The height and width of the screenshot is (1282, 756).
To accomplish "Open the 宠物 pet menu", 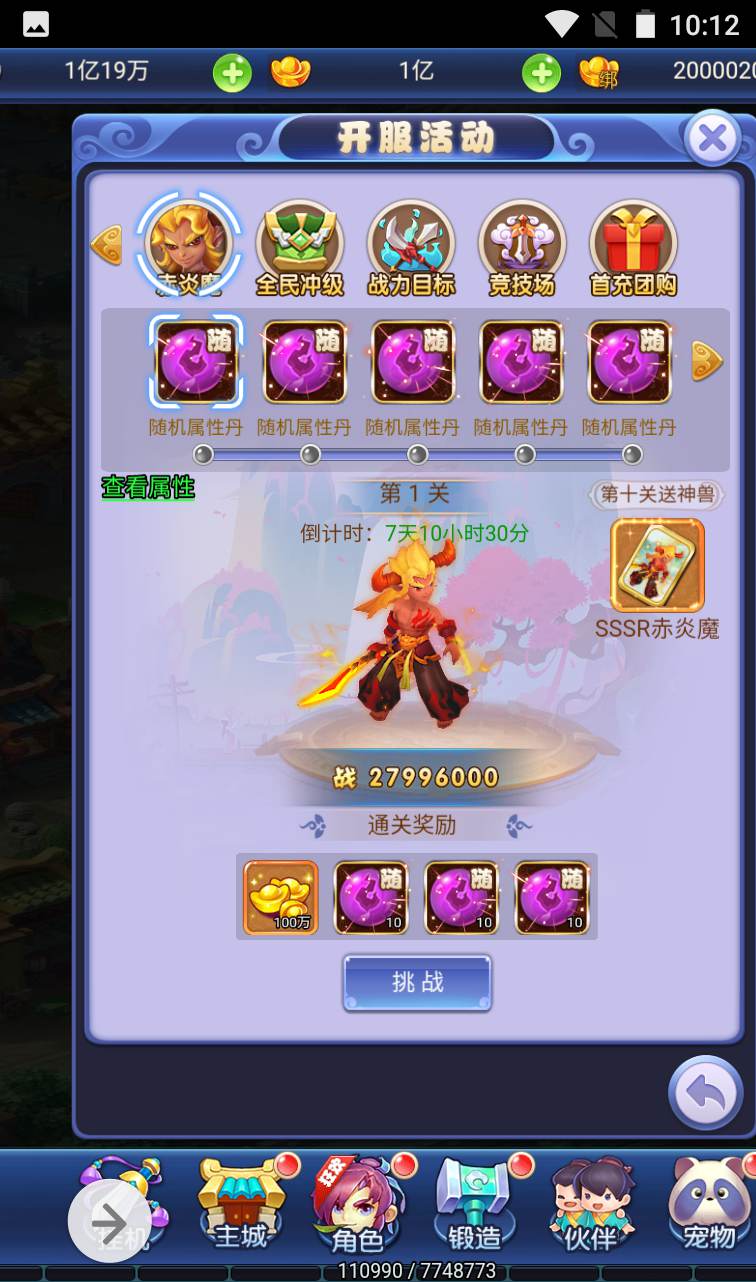I will coord(708,1205).
